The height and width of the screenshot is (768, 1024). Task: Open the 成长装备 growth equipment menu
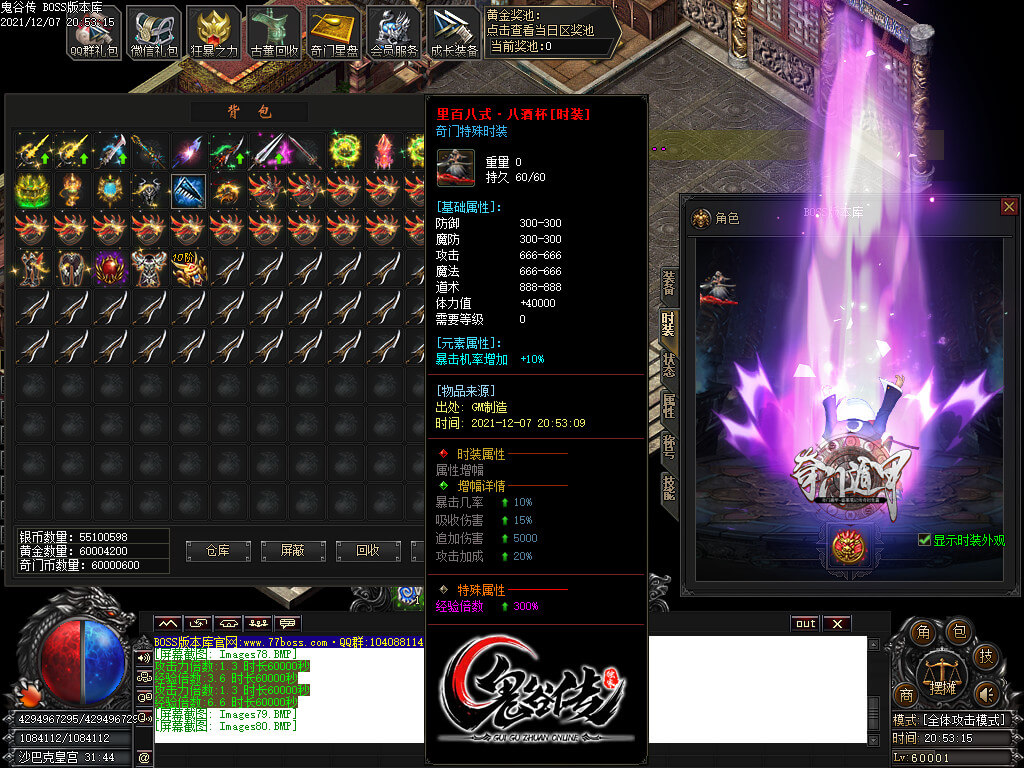click(454, 32)
